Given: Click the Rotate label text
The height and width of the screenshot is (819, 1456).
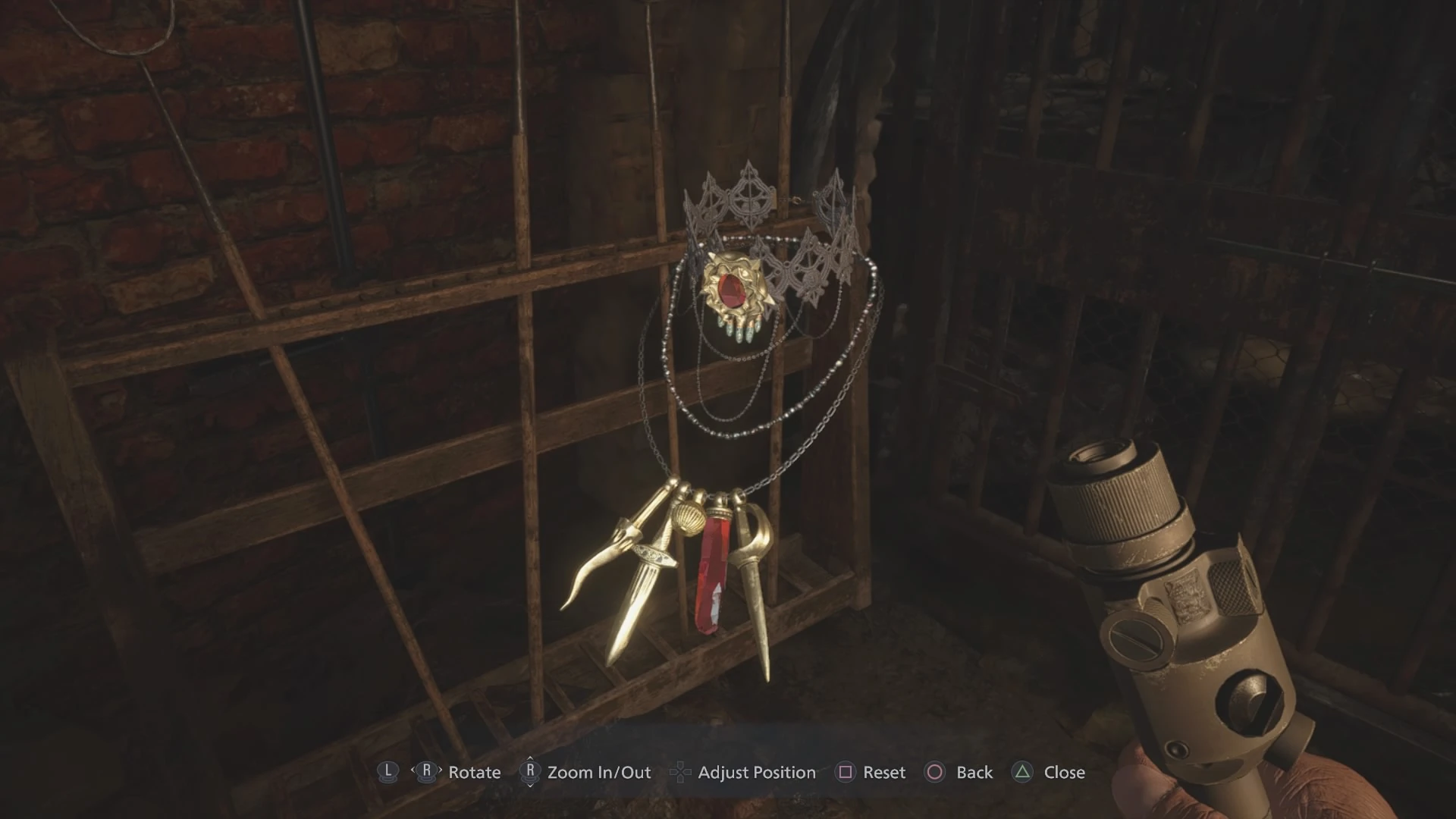Looking at the screenshot, I should pos(474,772).
